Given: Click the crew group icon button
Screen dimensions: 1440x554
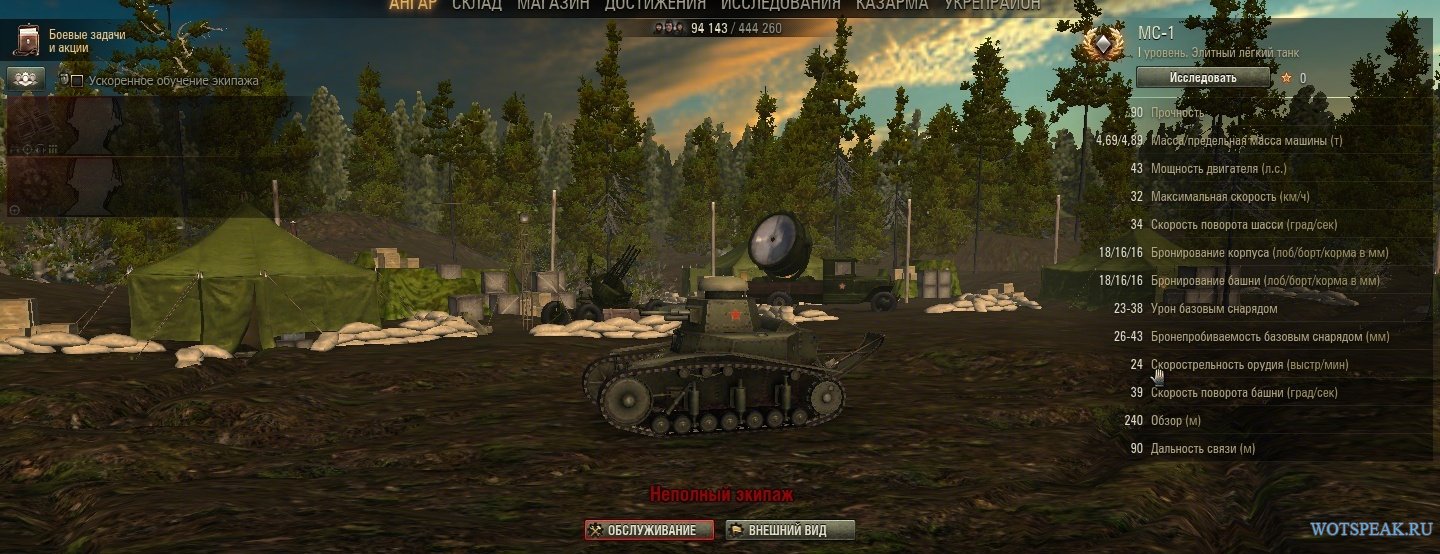Looking at the screenshot, I should tap(27, 78).
